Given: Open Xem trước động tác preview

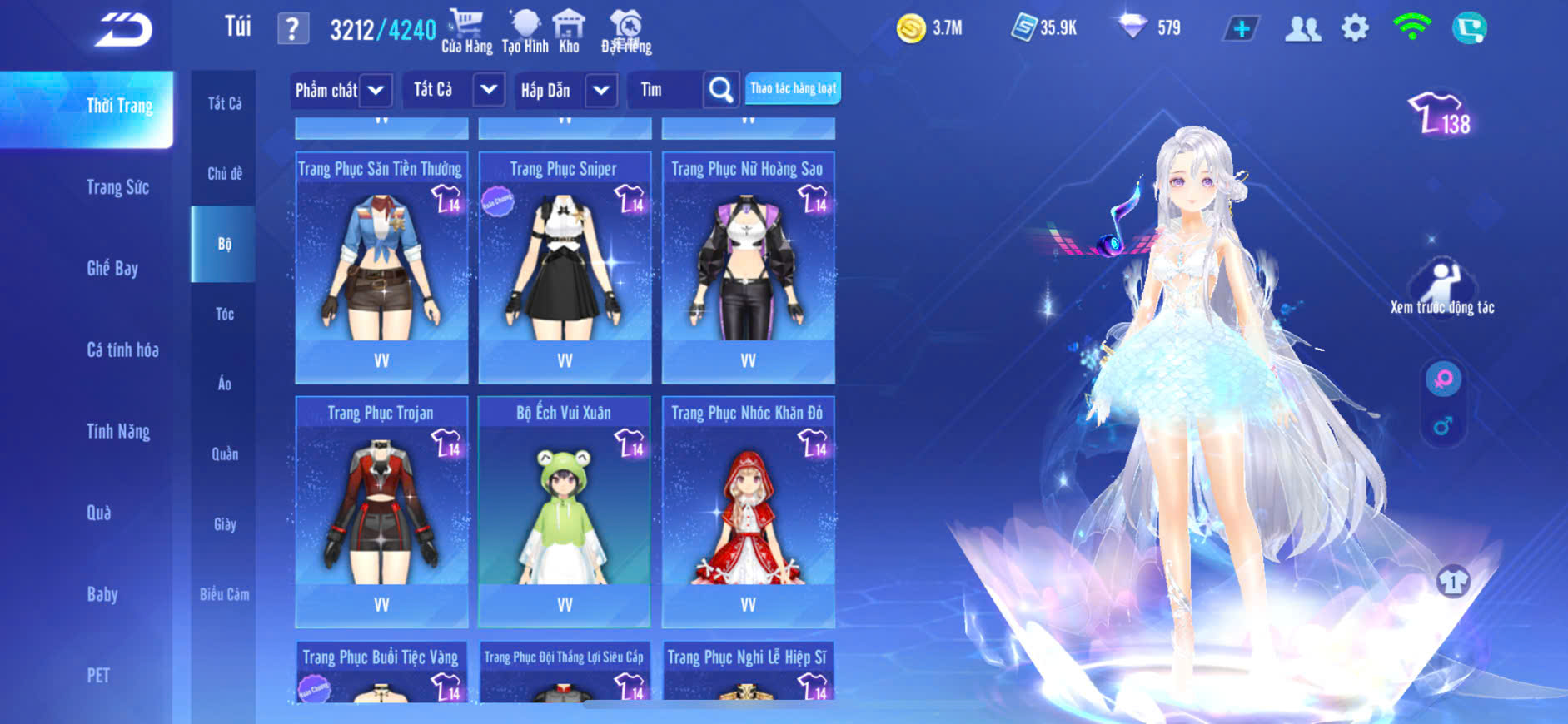Looking at the screenshot, I should (x=1442, y=287).
